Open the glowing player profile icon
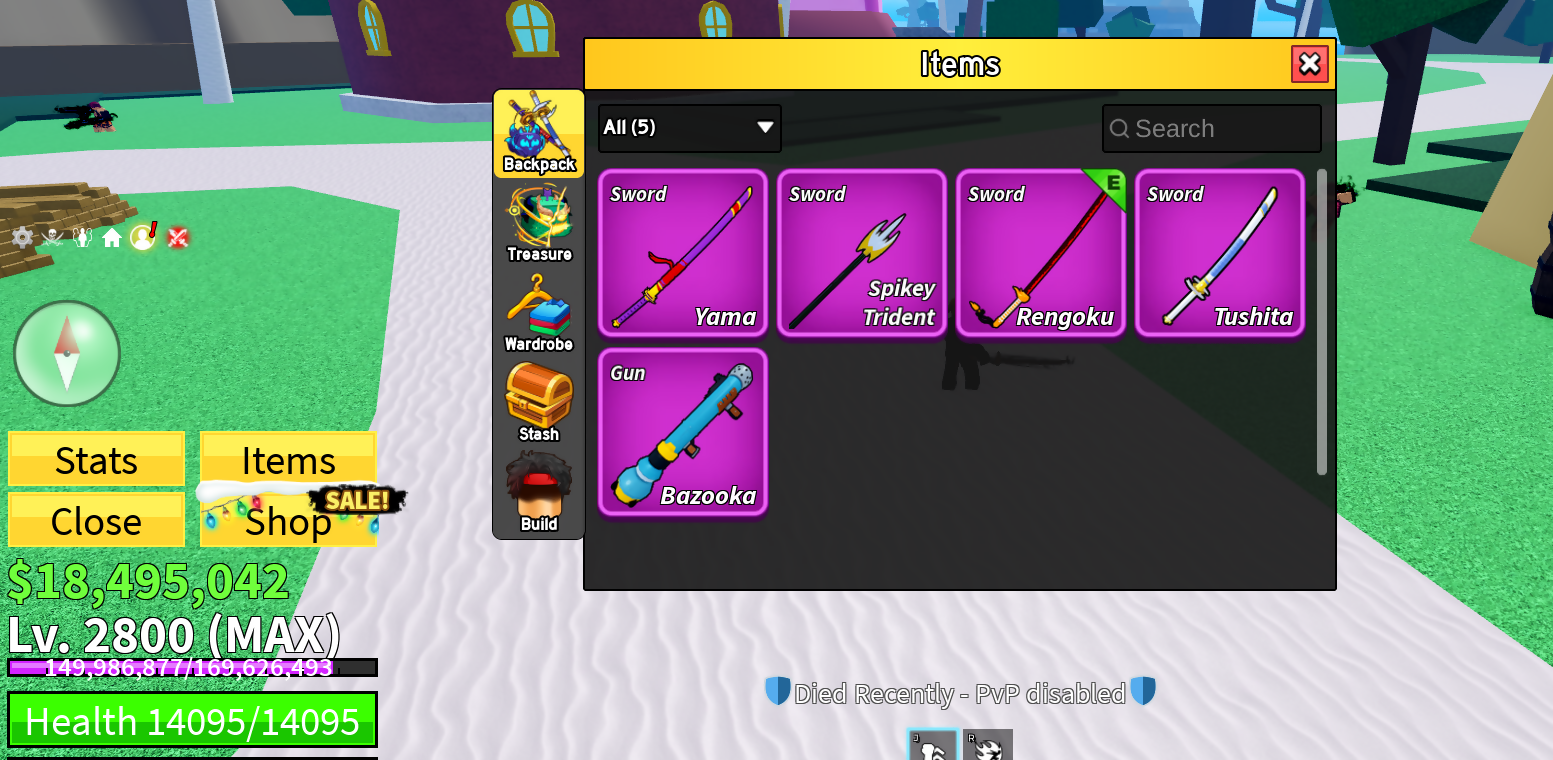Screen dimensions: 1553x760 (142, 237)
